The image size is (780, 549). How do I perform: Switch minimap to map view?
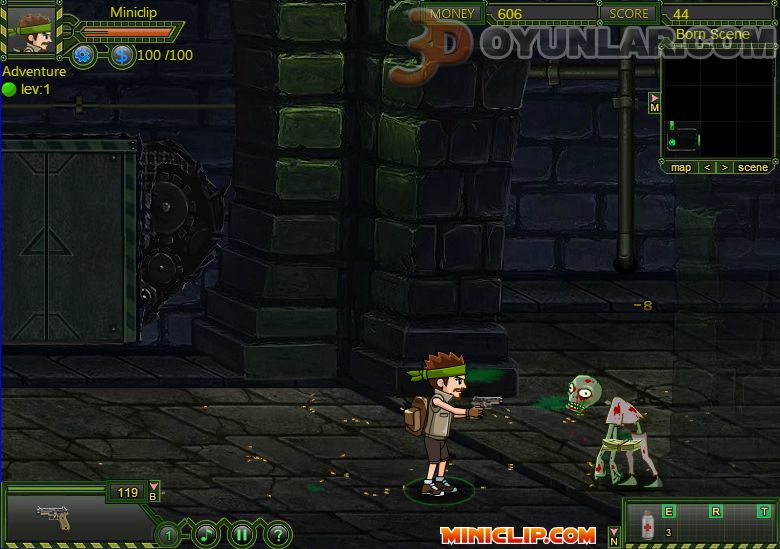click(681, 167)
